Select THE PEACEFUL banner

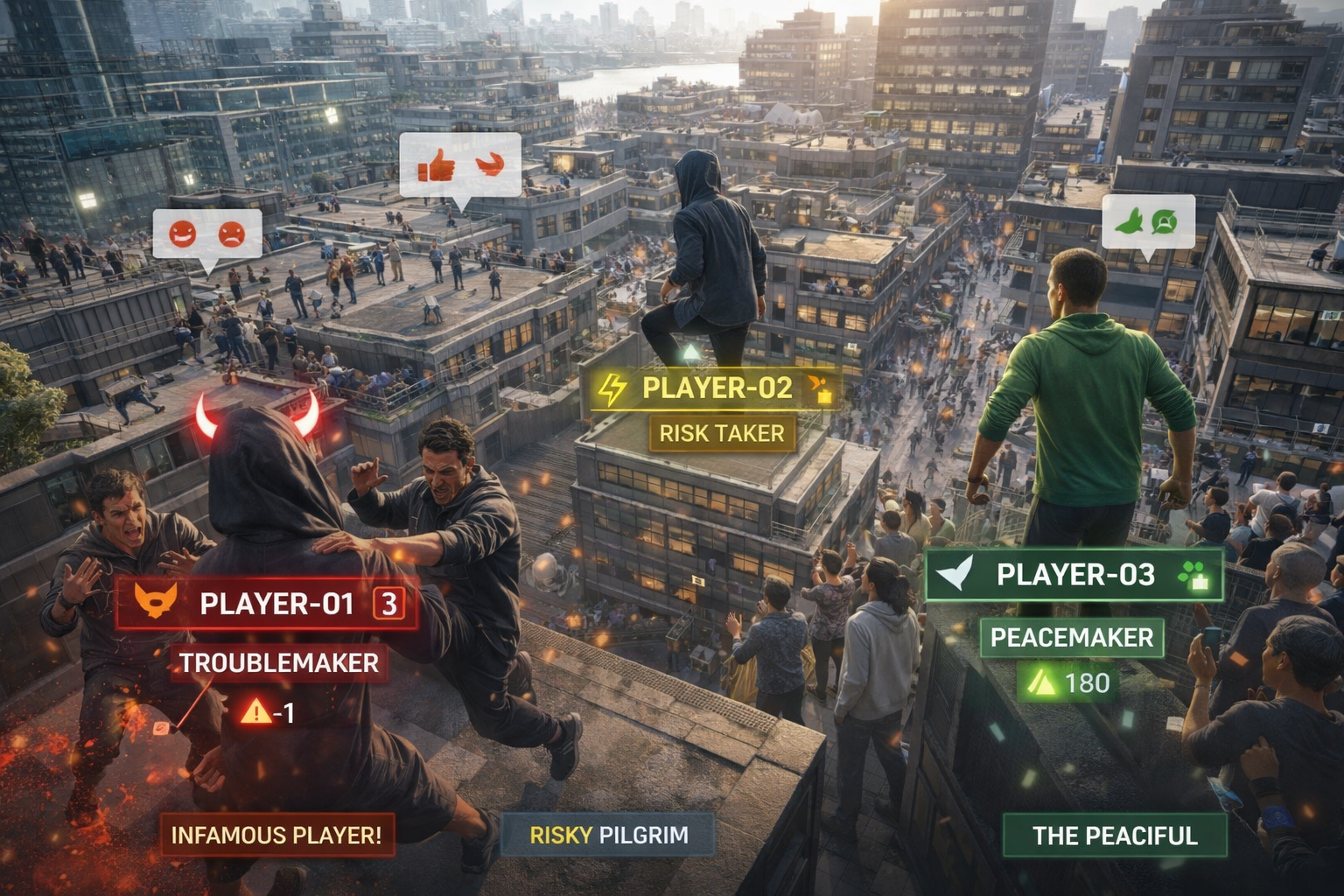click(x=1115, y=836)
